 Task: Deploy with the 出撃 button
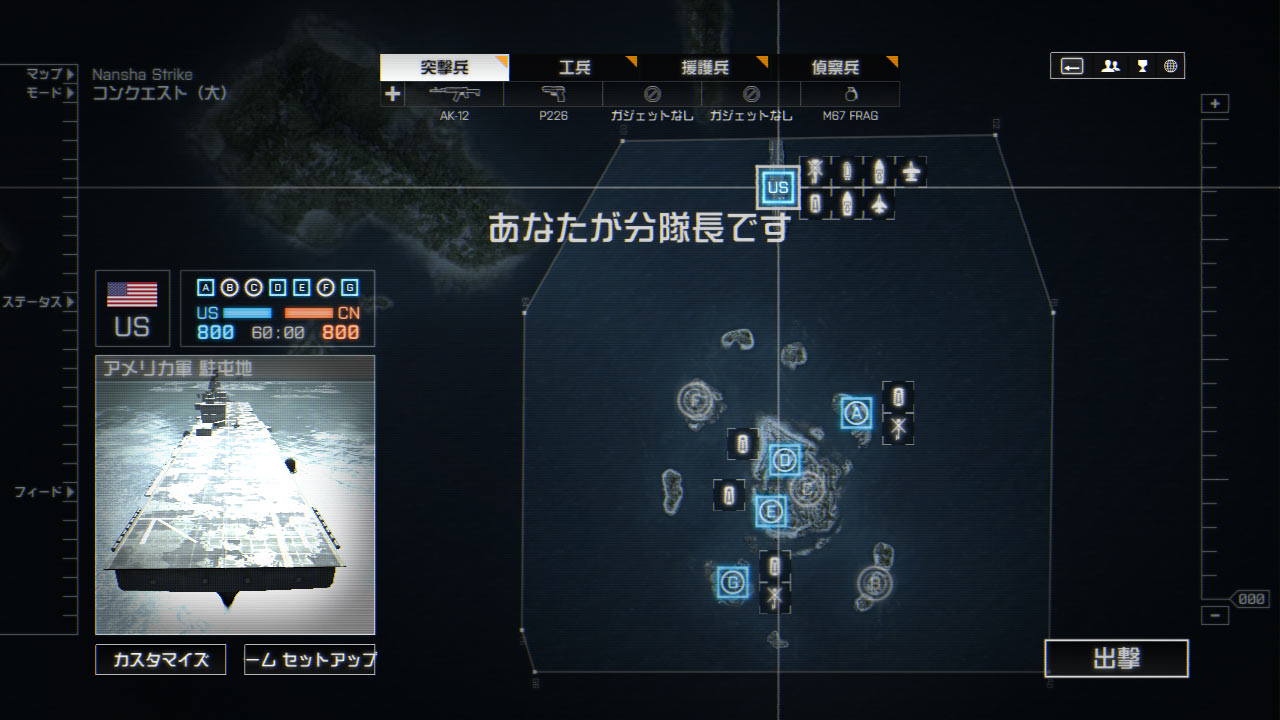click(x=1116, y=659)
